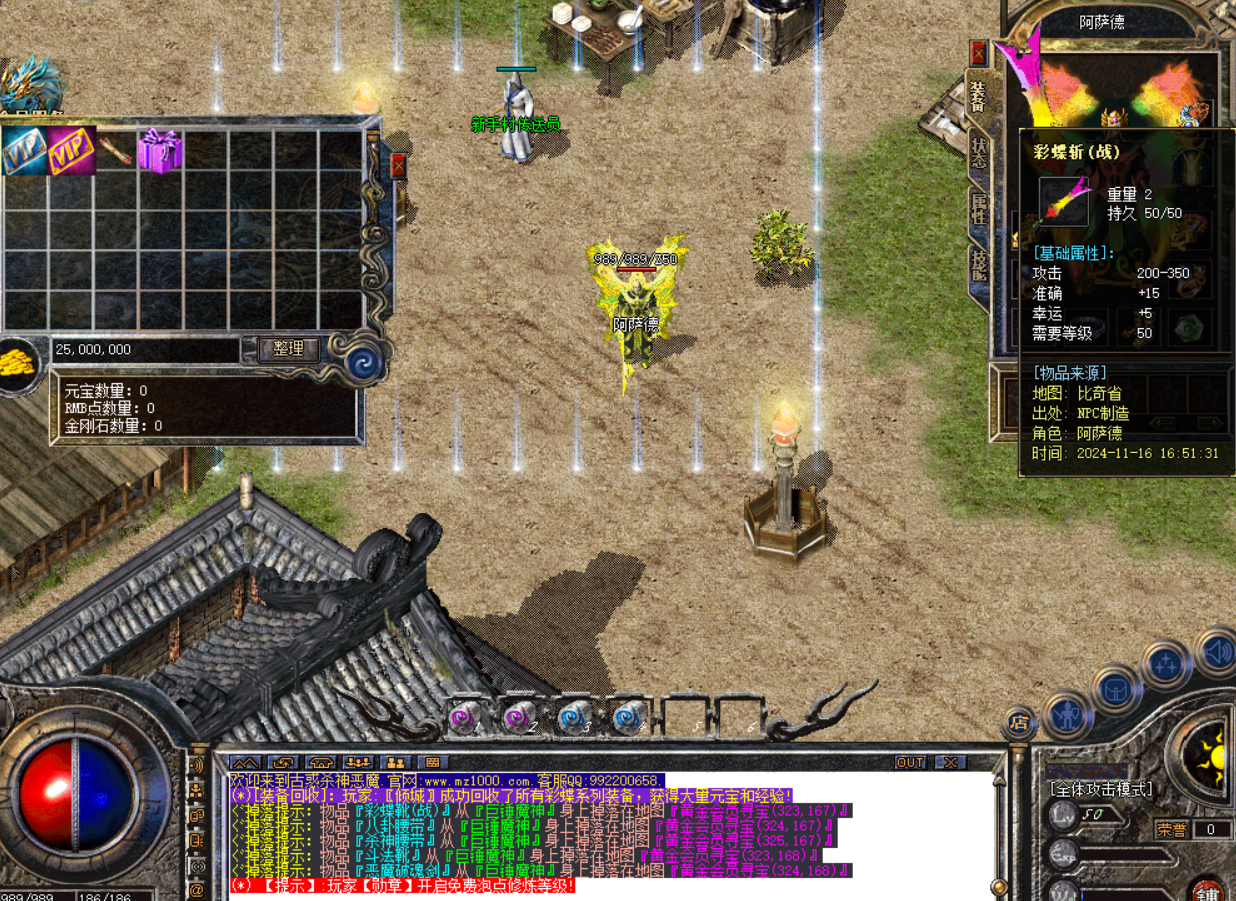The width and height of the screenshot is (1236, 901).
Task: Sort the bag with the 整理 button
Action: 288,349
